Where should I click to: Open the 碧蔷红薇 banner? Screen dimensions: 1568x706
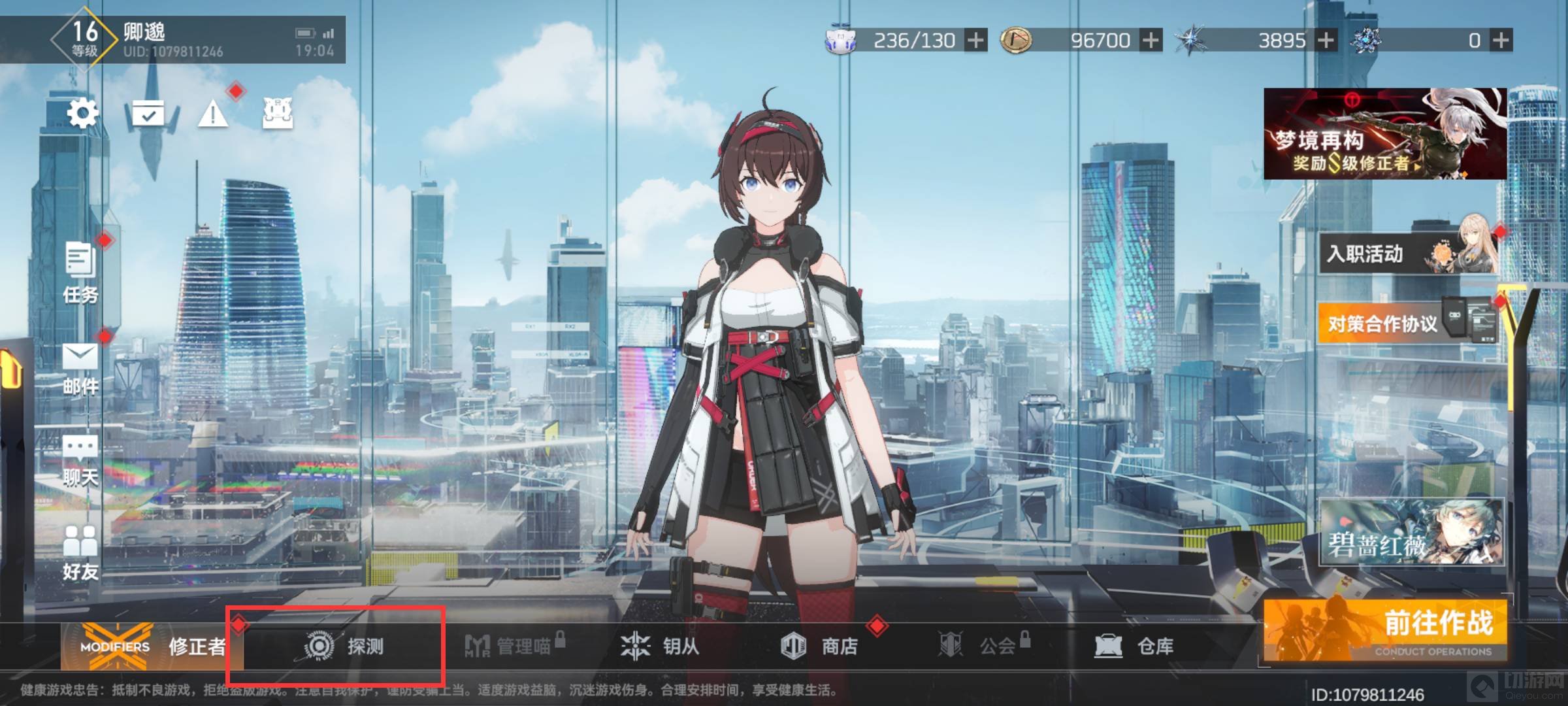(x=1411, y=532)
